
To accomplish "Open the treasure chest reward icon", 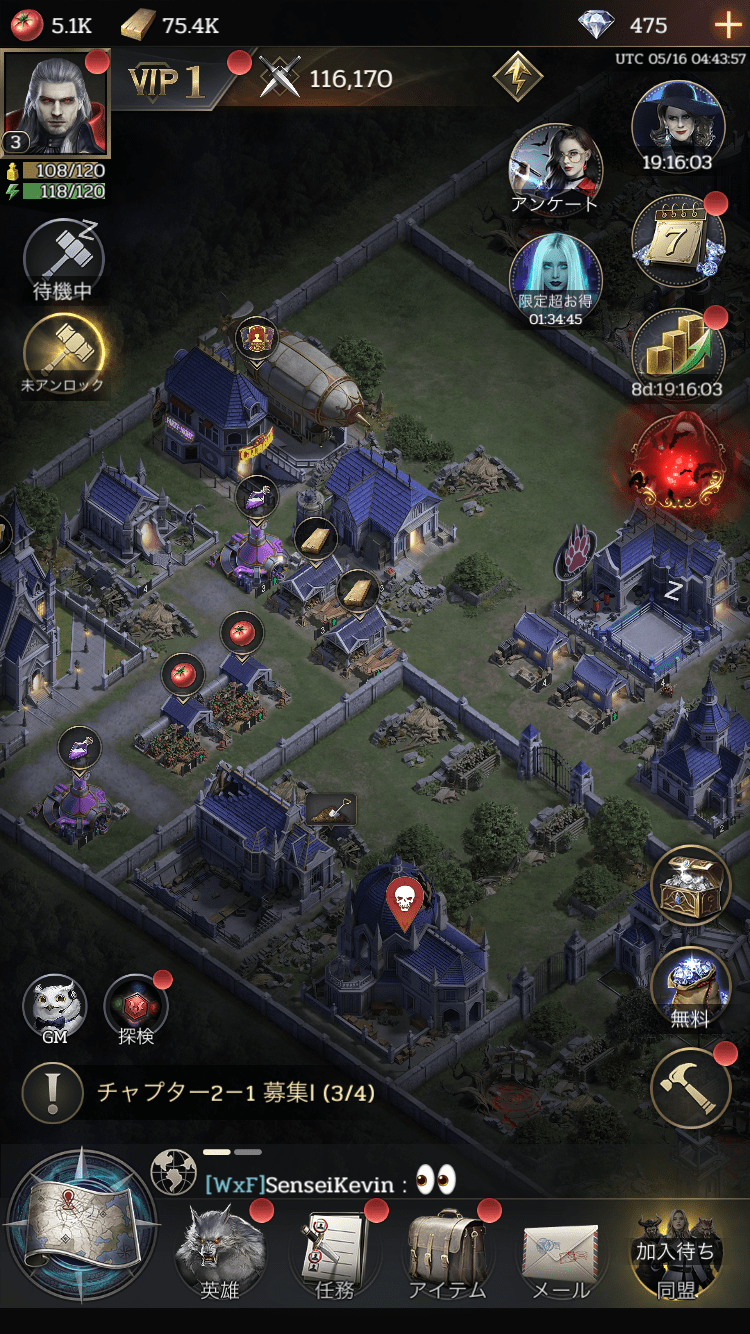I will (x=690, y=885).
